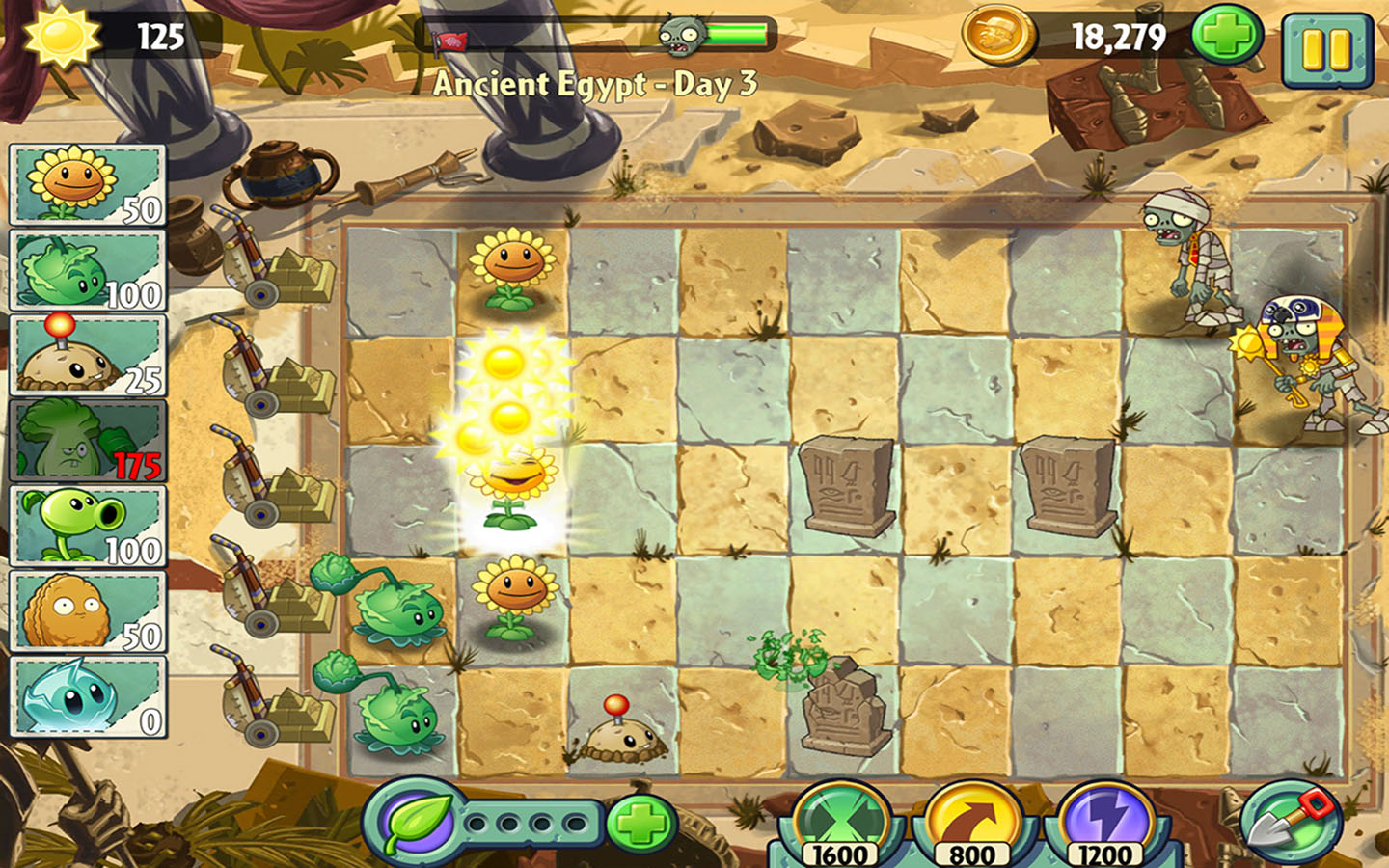Buy more coins with the green plus

tap(1227, 37)
